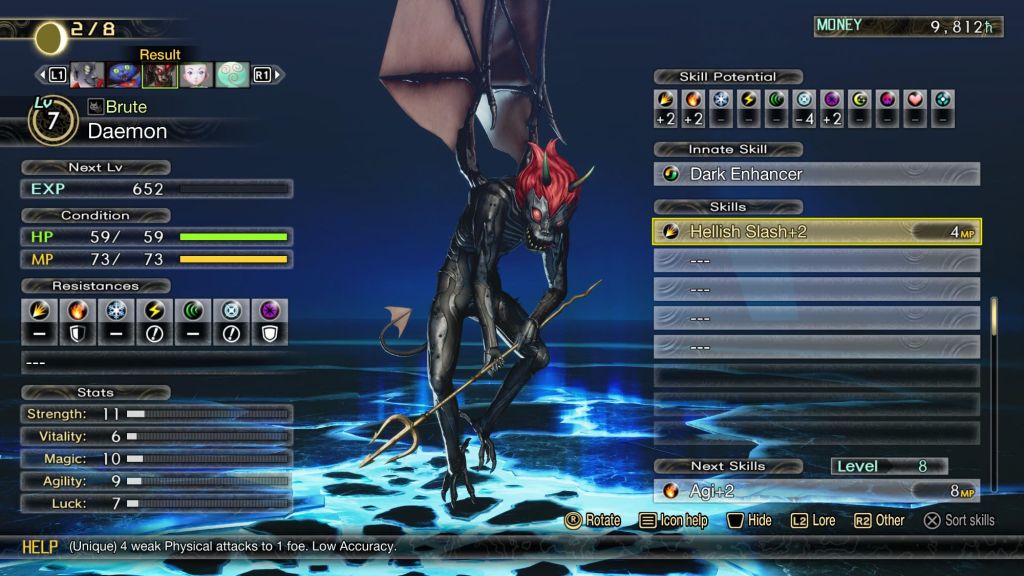Click the purple dark skill potential icon
This screenshot has width=1024, height=576.
pos(832,100)
